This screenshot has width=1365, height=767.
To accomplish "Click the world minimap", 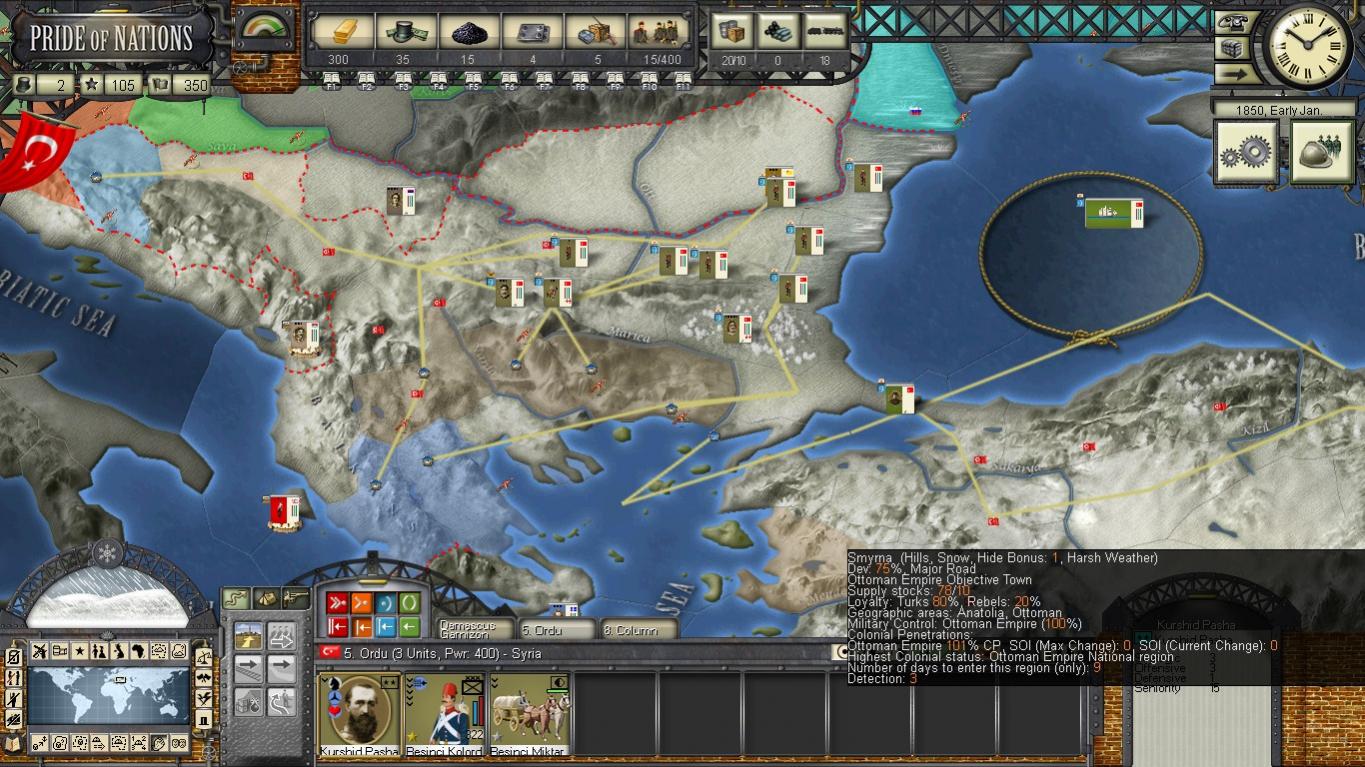I will pyautogui.click(x=108, y=695).
